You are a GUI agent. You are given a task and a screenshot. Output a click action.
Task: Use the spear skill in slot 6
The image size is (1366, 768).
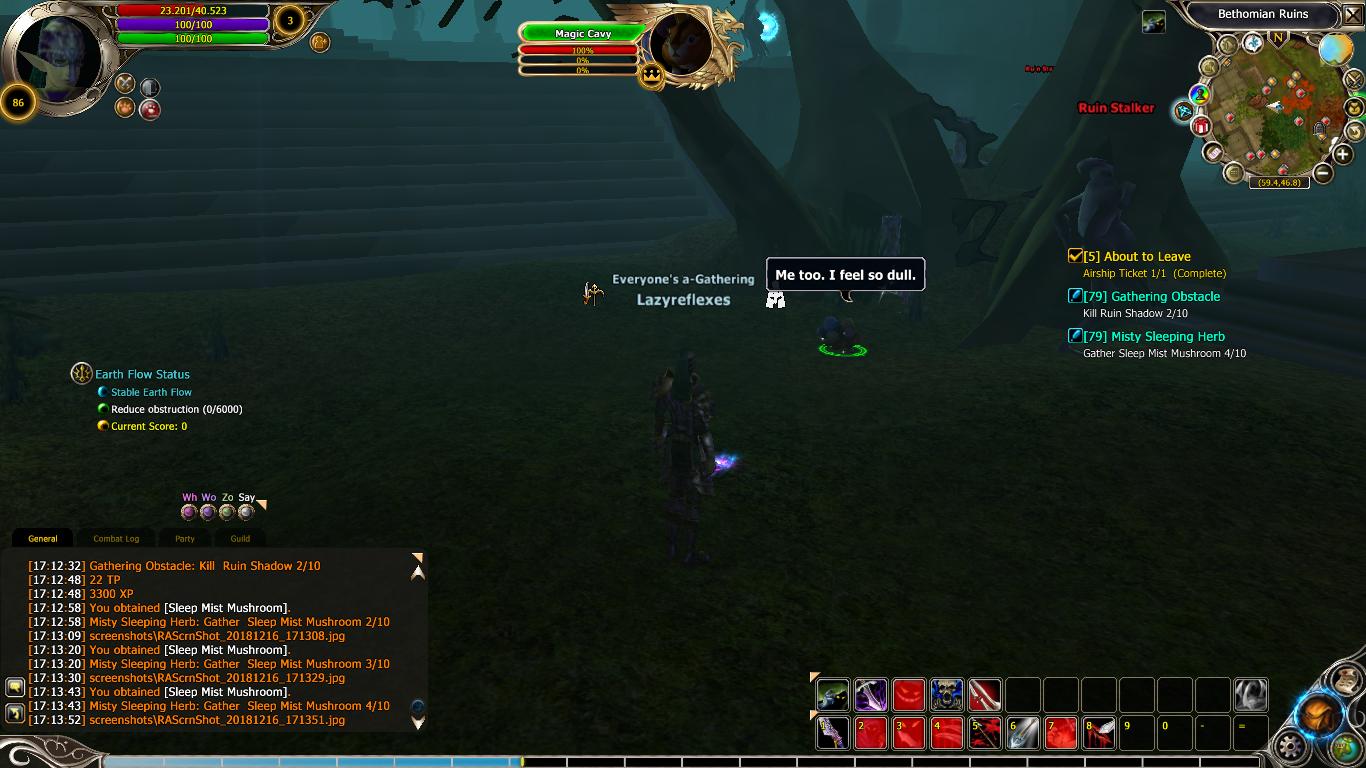tap(1023, 733)
